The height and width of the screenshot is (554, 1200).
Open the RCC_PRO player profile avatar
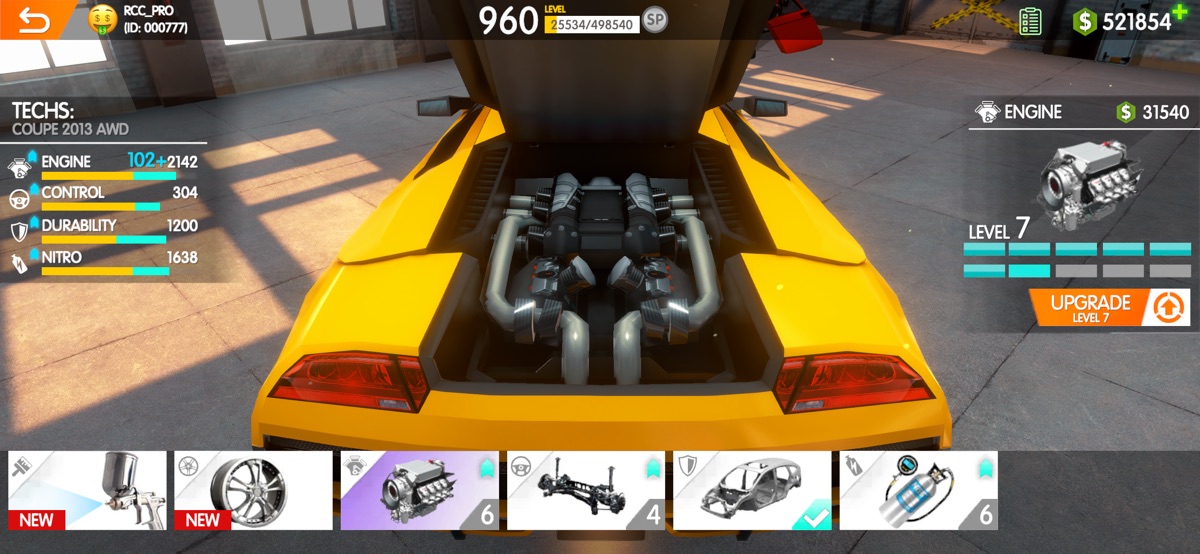pyautogui.click(x=103, y=19)
